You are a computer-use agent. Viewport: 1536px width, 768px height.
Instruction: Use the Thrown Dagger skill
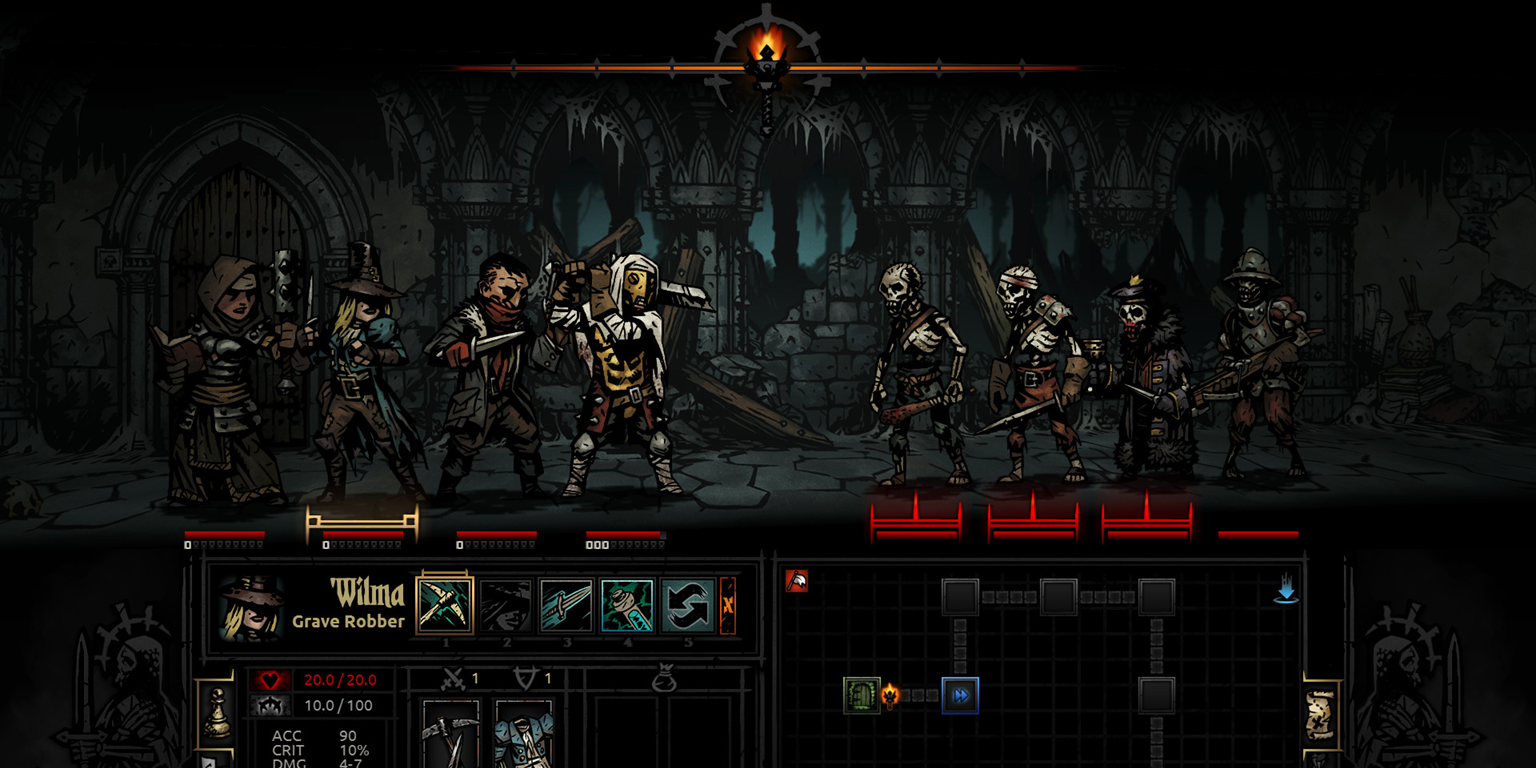click(567, 606)
